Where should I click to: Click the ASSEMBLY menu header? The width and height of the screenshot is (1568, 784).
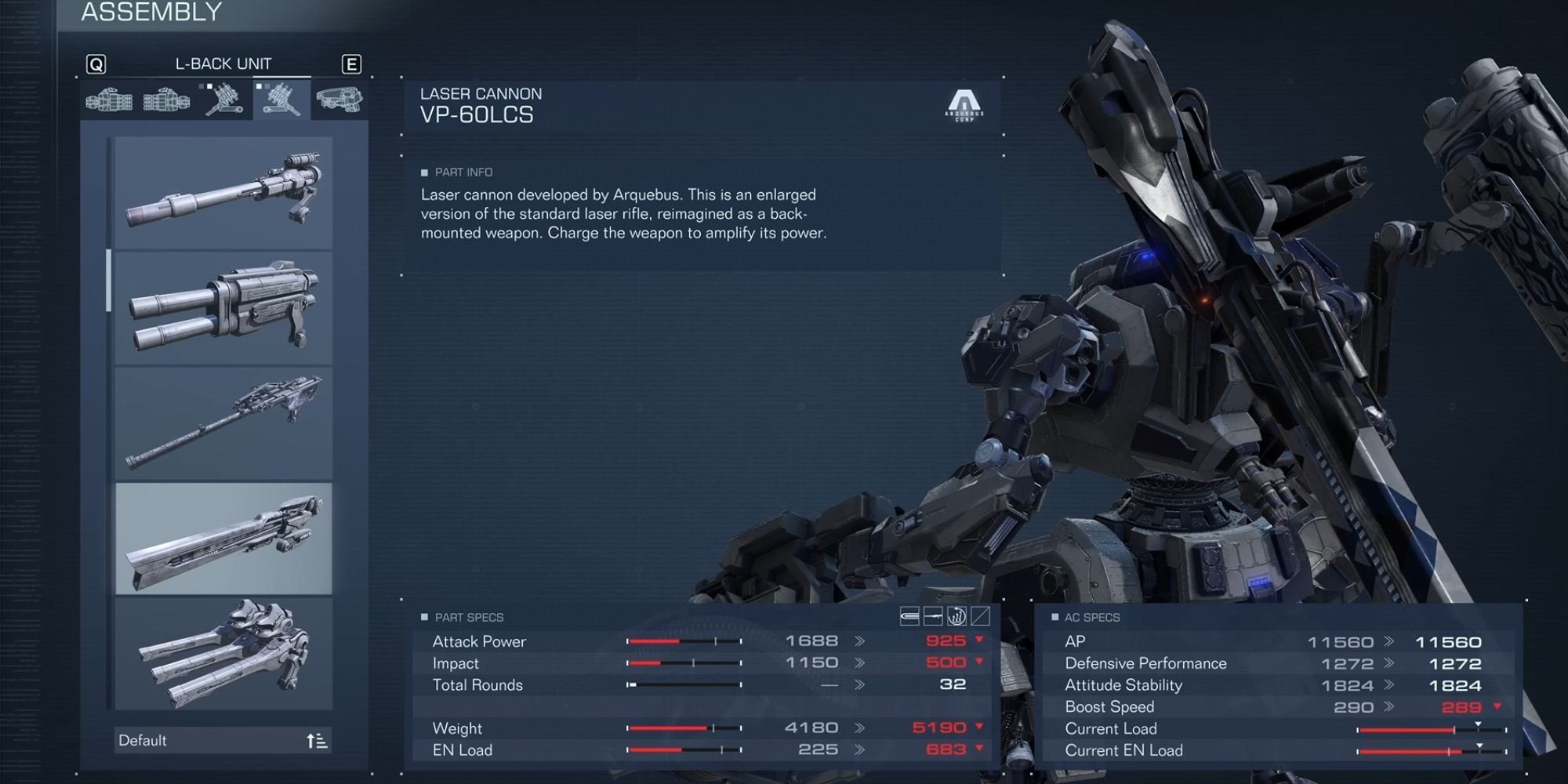coord(152,12)
